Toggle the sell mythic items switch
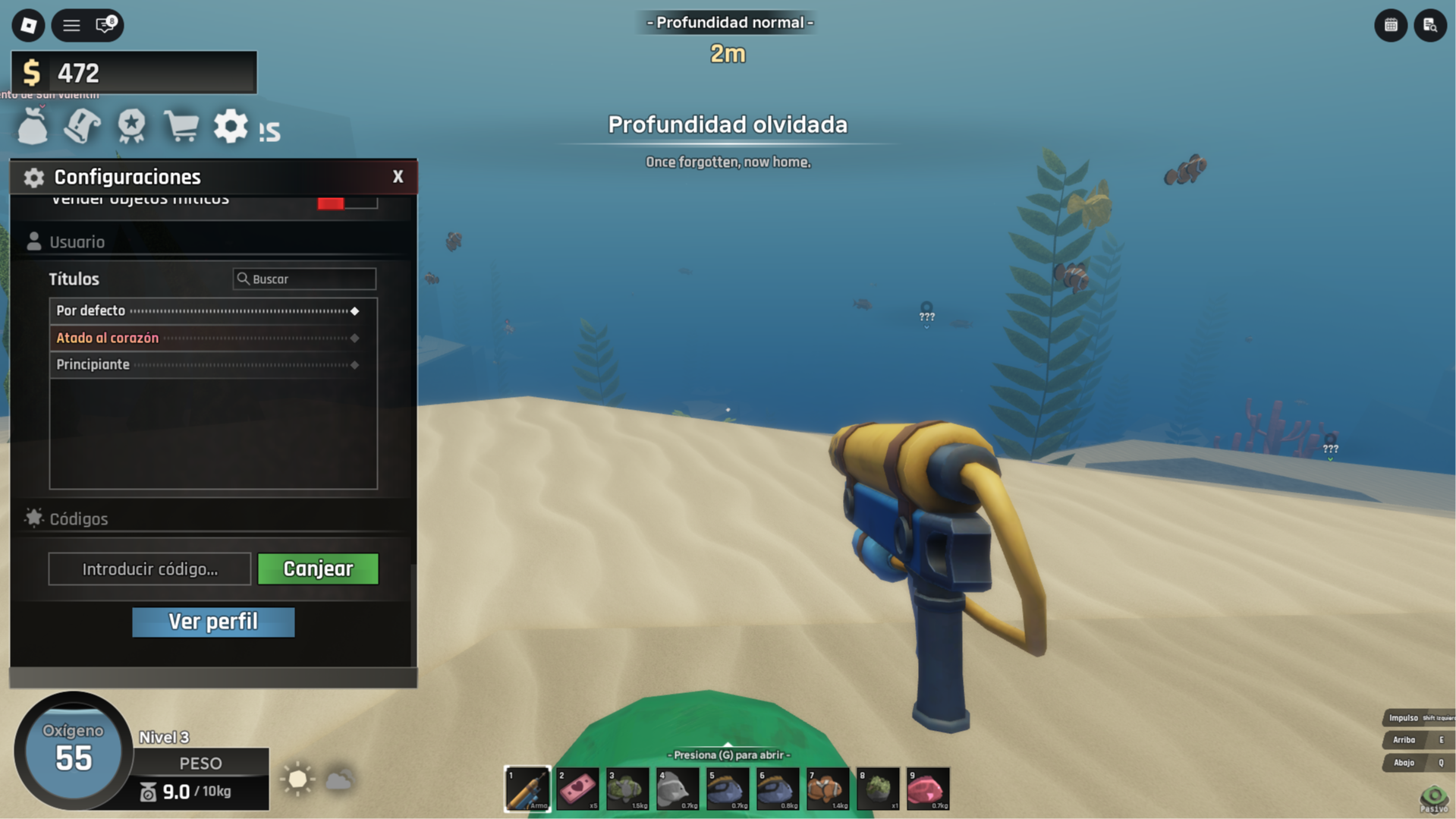 click(347, 201)
